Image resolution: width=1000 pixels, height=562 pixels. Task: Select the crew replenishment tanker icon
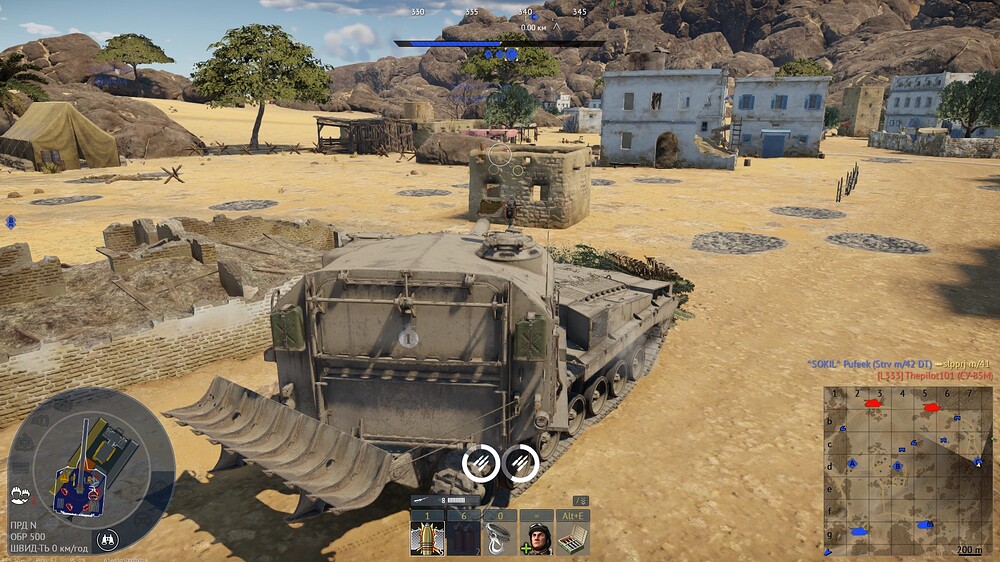[x=537, y=538]
